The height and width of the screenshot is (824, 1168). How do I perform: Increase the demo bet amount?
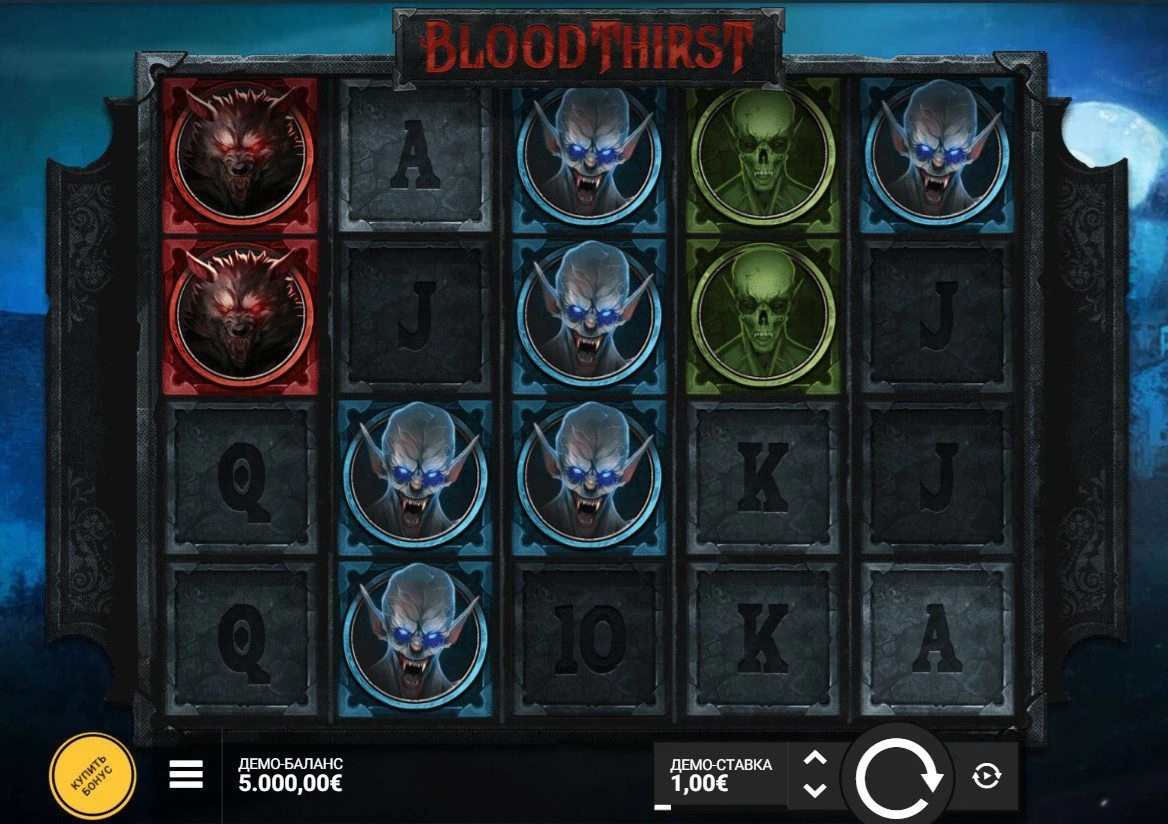point(815,759)
